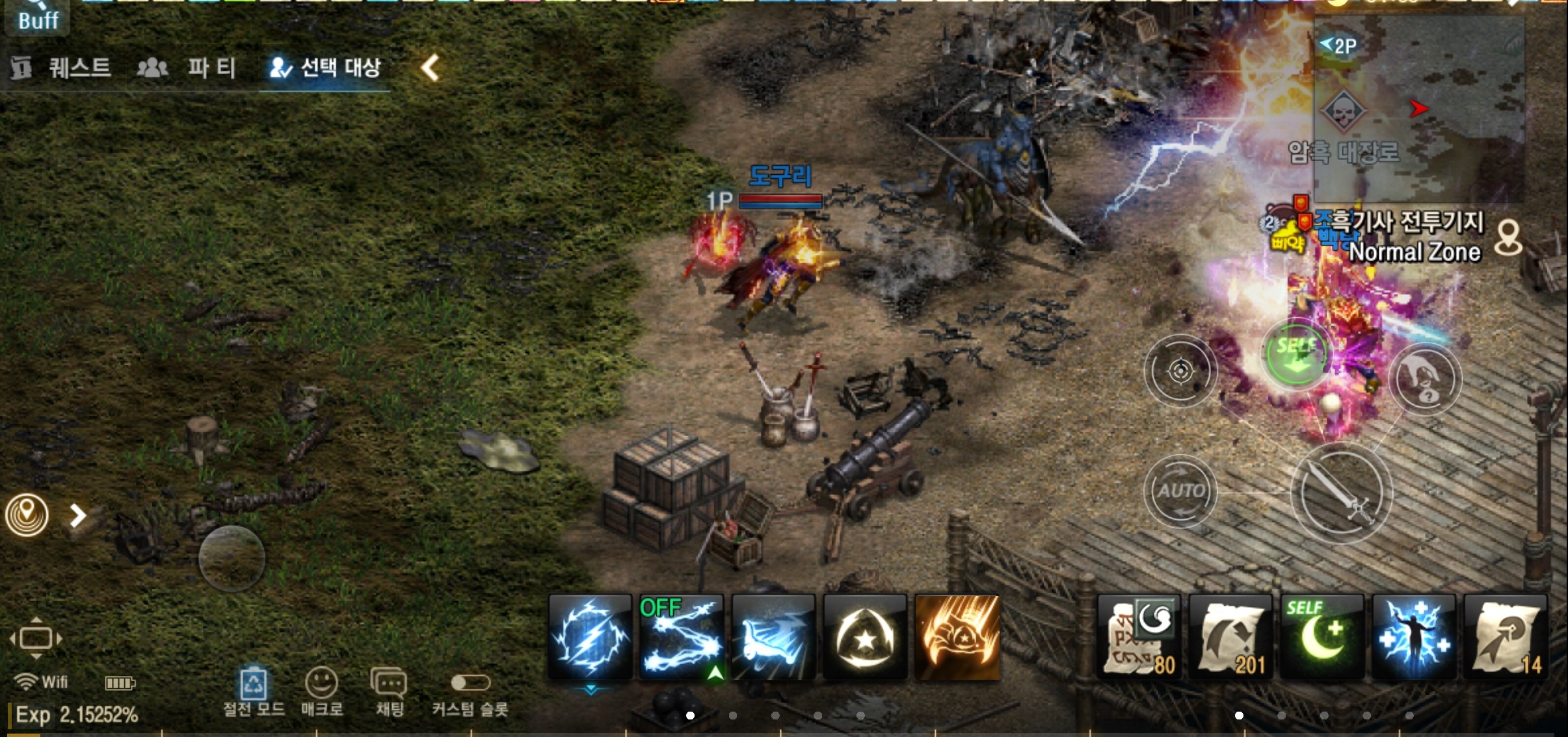The height and width of the screenshot is (737, 1568).
Task: Tap the green SELF target button
Action: pos(1296,354)
